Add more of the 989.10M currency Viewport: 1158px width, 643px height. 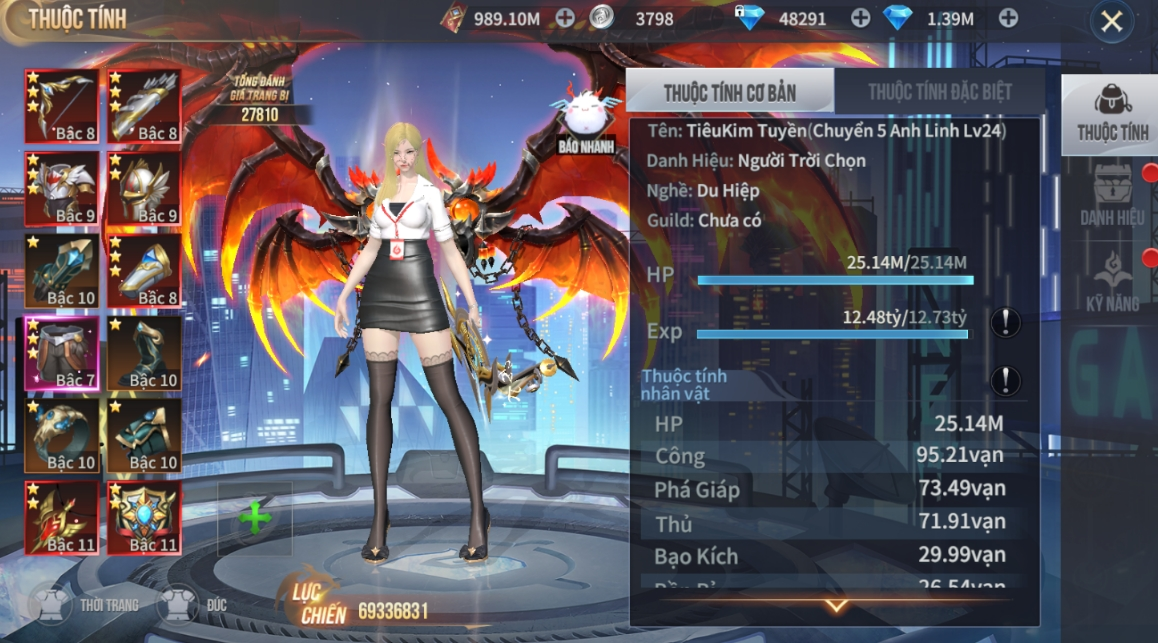coord(565,17)
